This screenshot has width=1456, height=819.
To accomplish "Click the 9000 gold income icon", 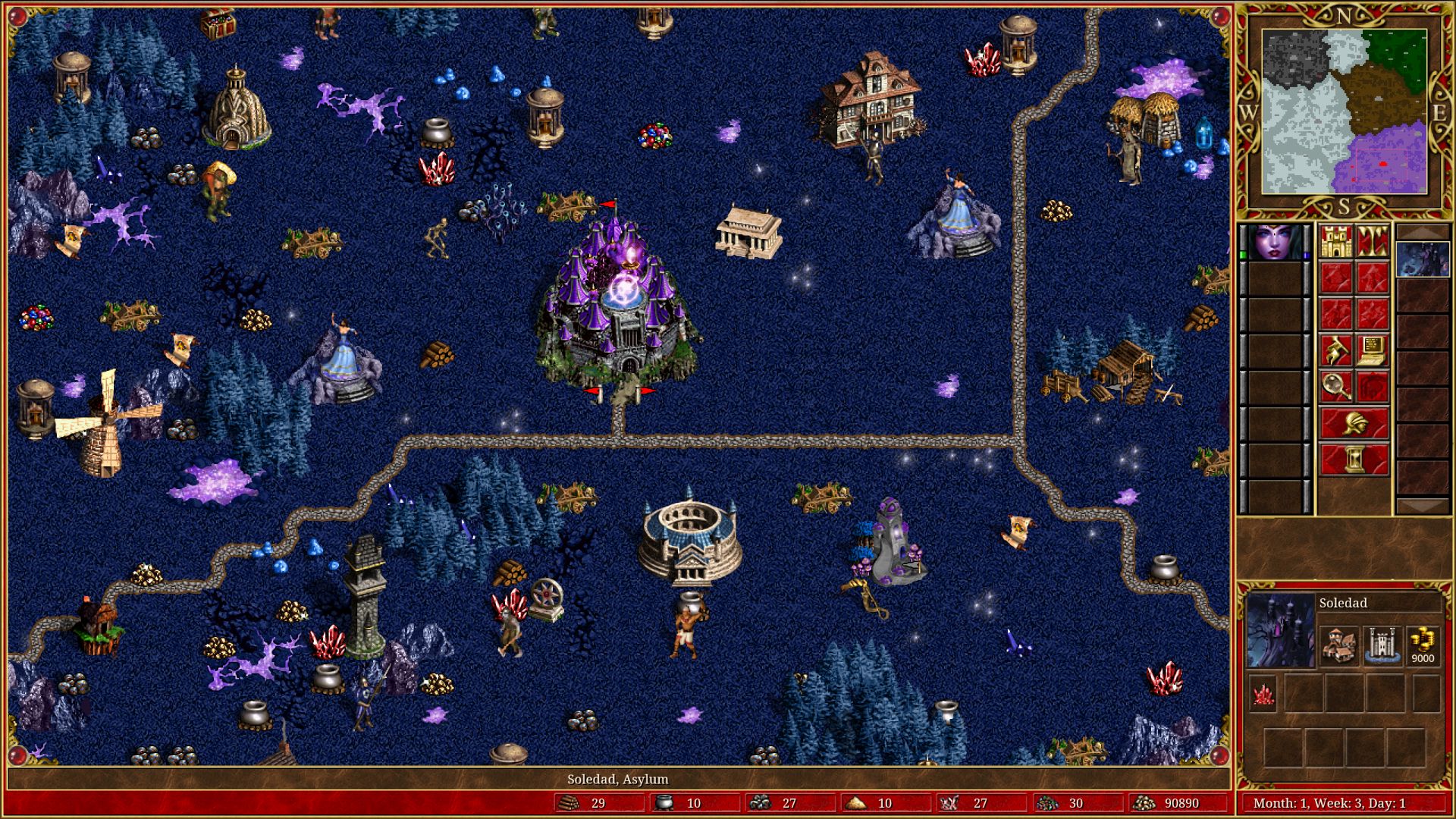I will (x=1423, y=645).
